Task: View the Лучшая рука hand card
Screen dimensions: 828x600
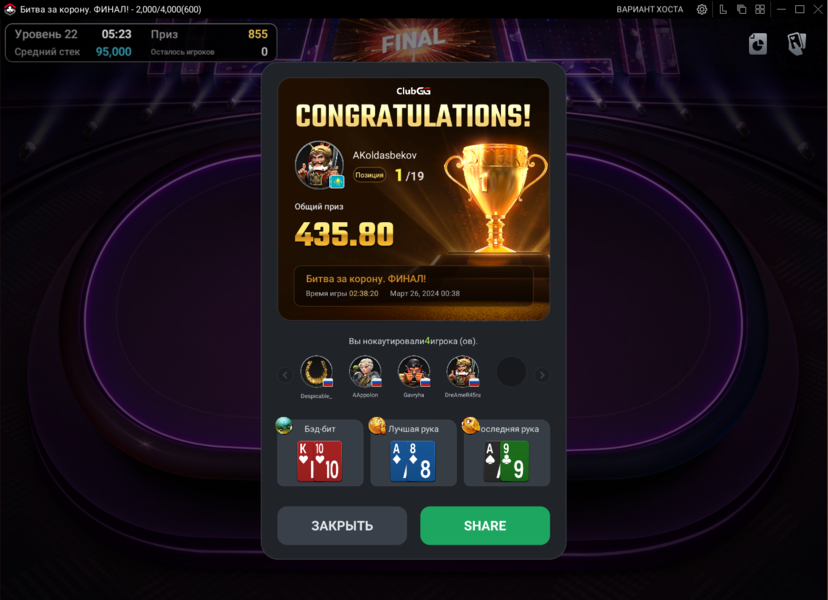Action: [413, 461]
